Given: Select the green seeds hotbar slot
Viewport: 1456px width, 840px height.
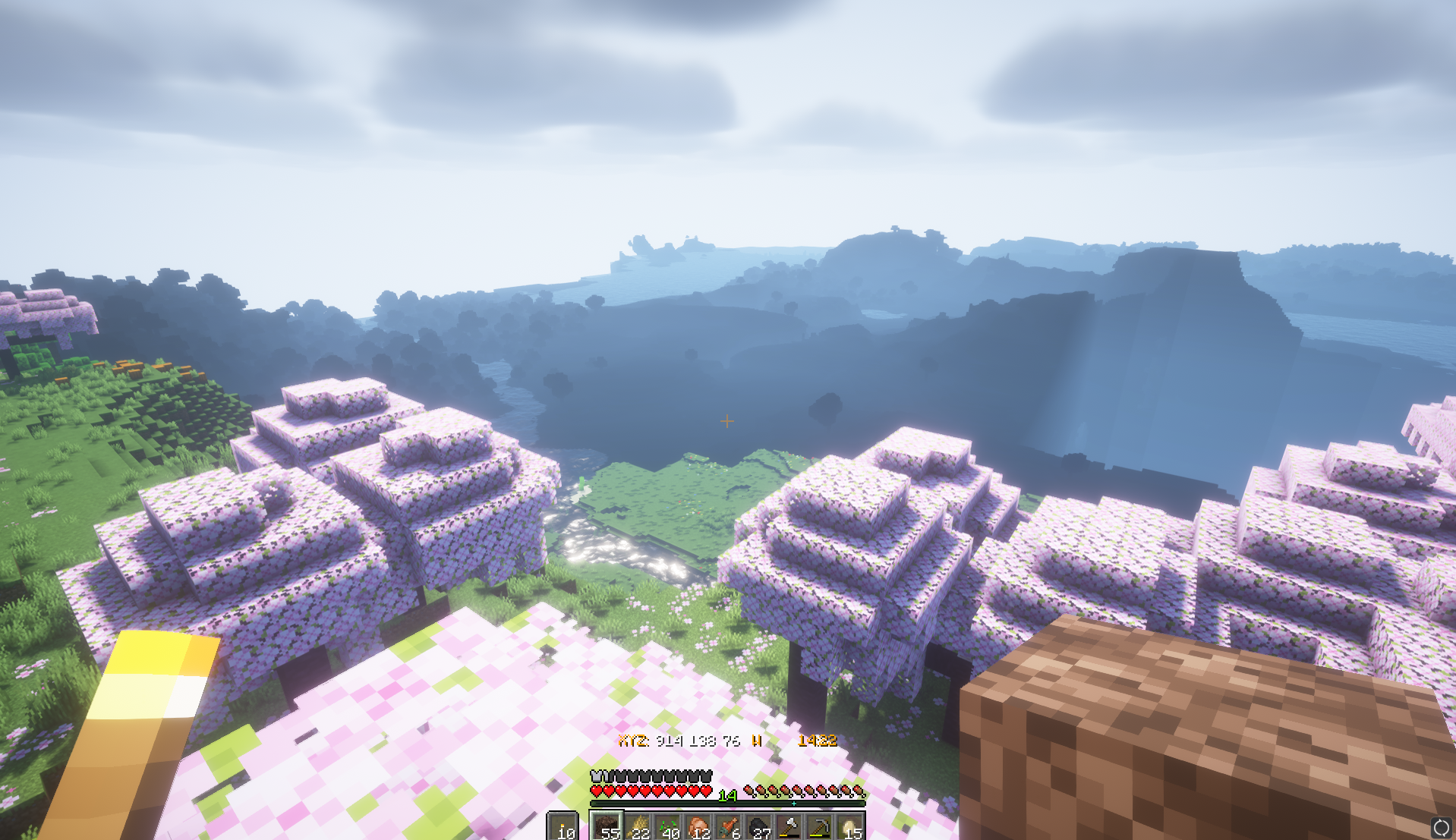Looking at the screenshot, I should point(668,827).
